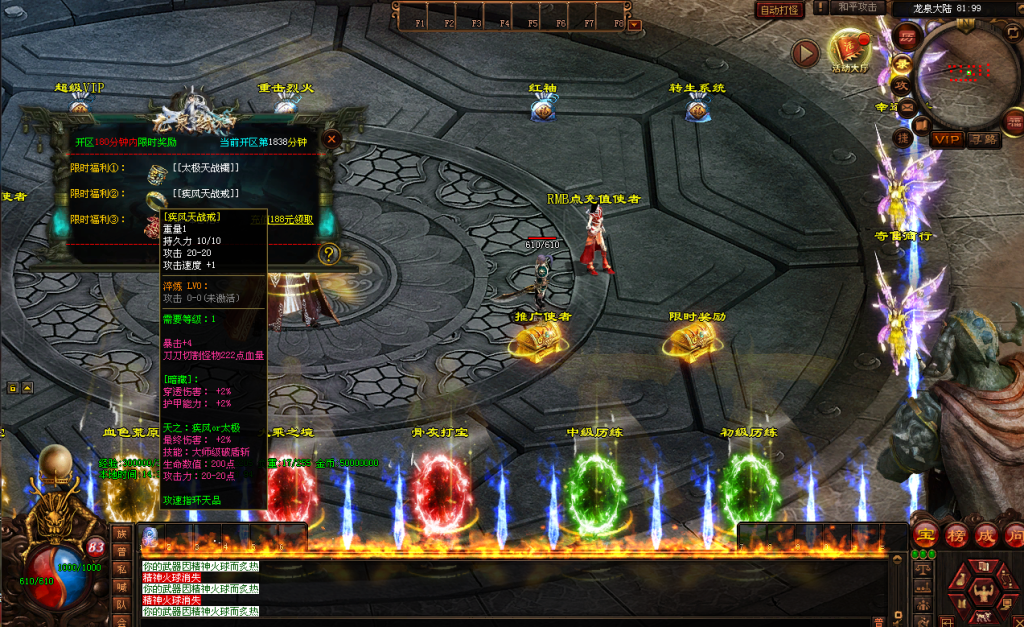Open the reward panel's question mark help

(329, 254)
